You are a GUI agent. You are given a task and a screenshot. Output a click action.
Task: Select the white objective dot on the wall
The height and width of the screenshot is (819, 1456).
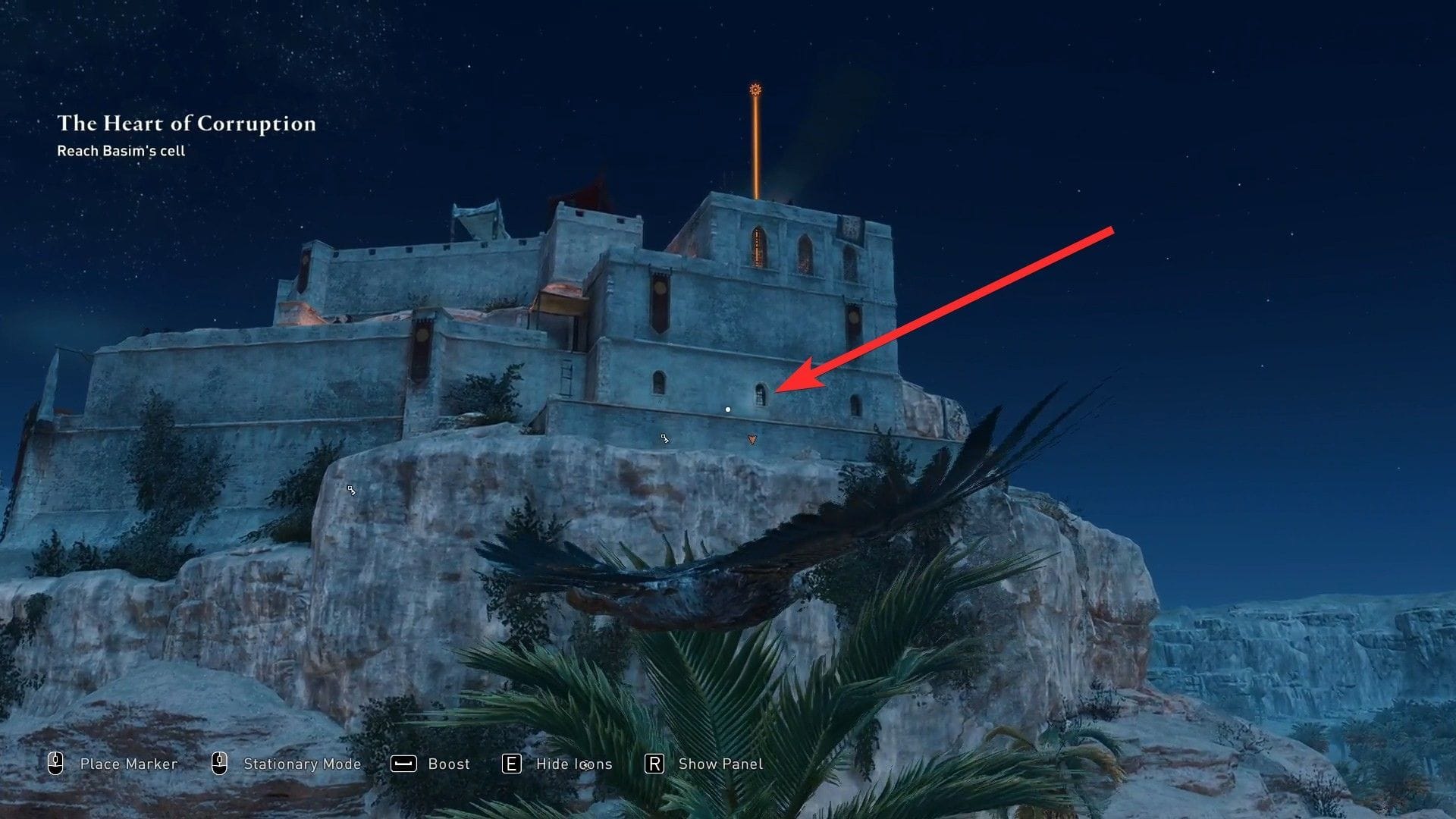[x=728, y=409]
